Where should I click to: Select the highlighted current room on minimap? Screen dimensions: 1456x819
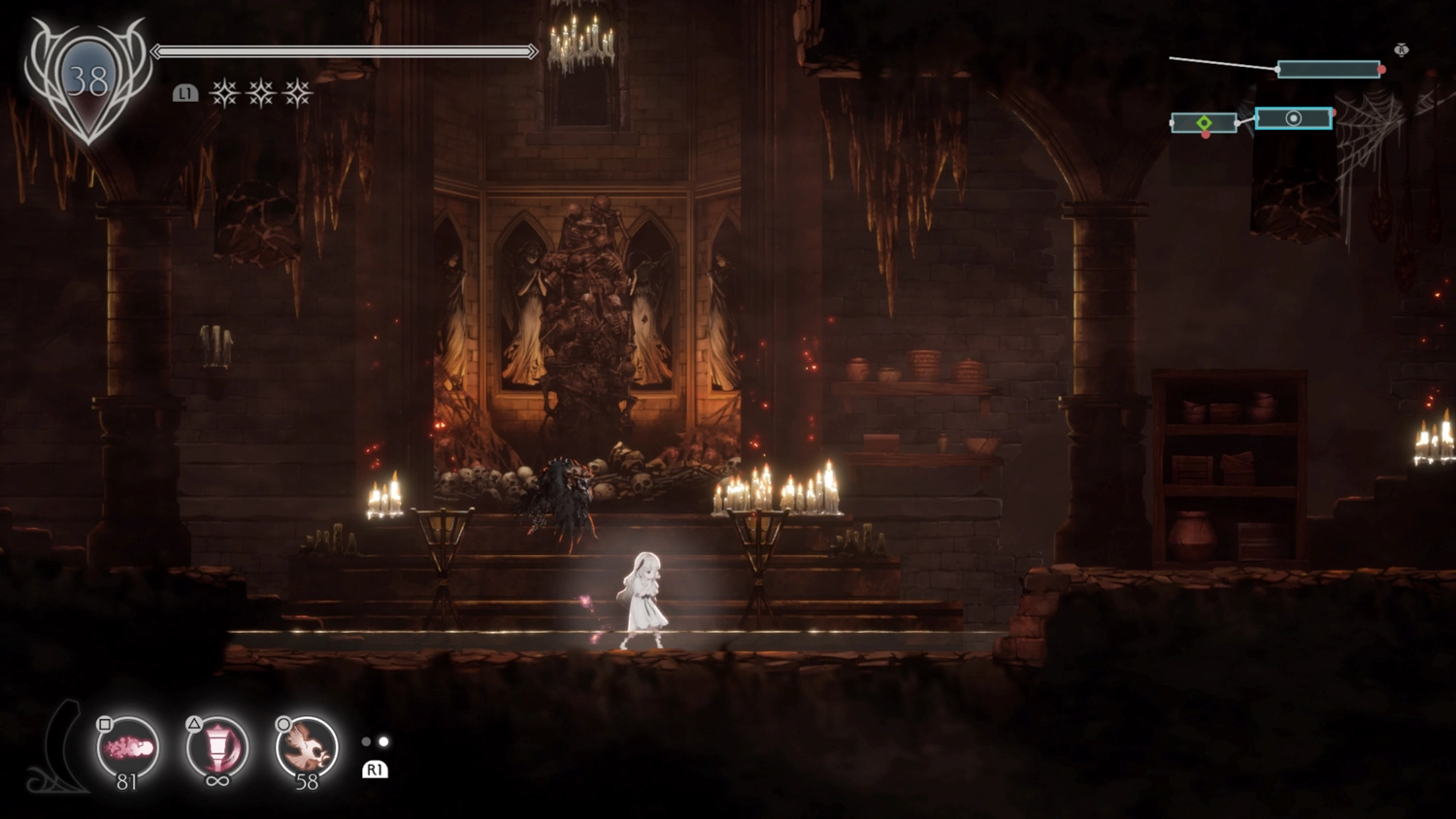pos(1293,118)
